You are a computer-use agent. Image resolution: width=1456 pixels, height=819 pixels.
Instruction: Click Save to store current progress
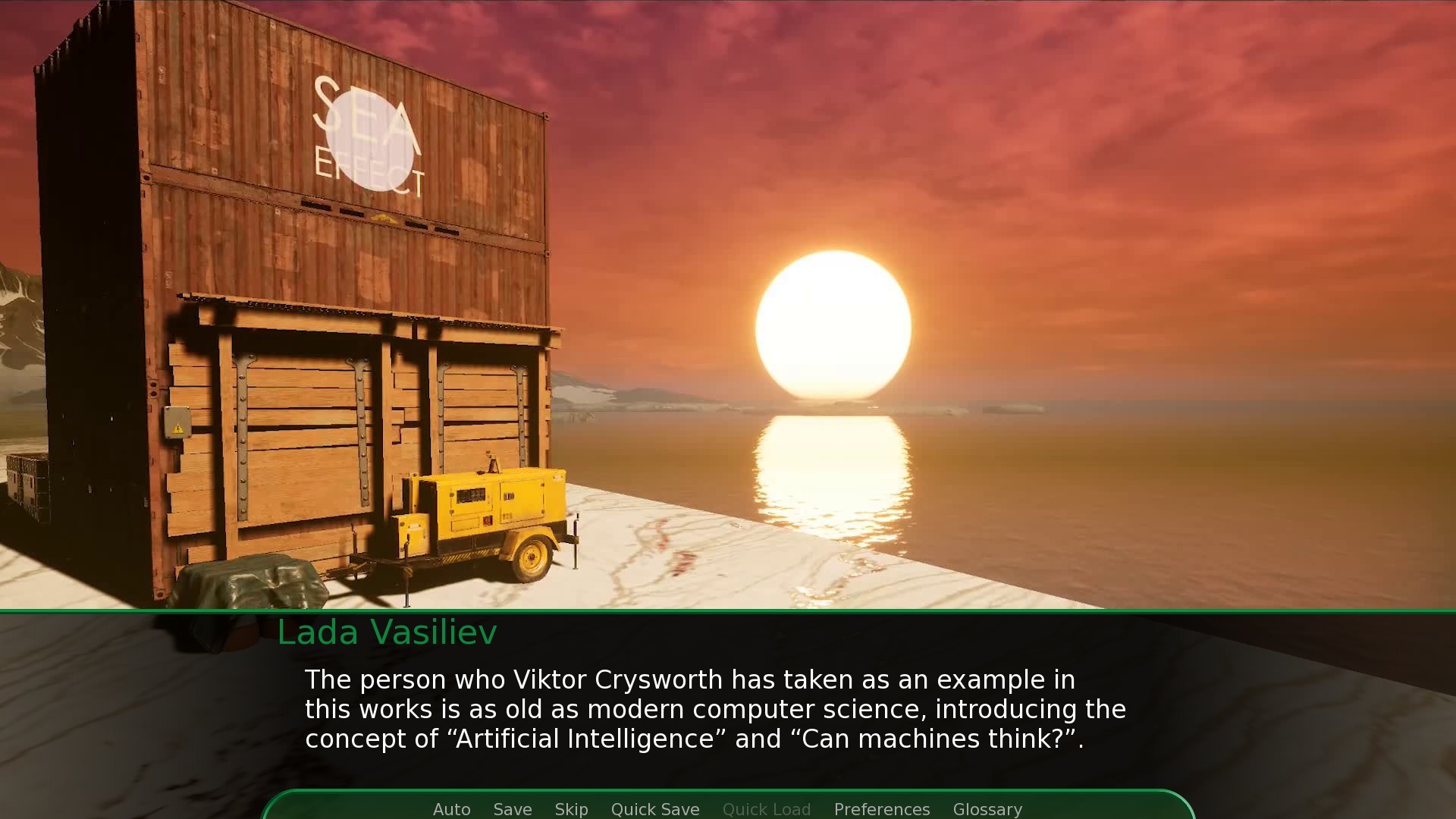point(513,809)
